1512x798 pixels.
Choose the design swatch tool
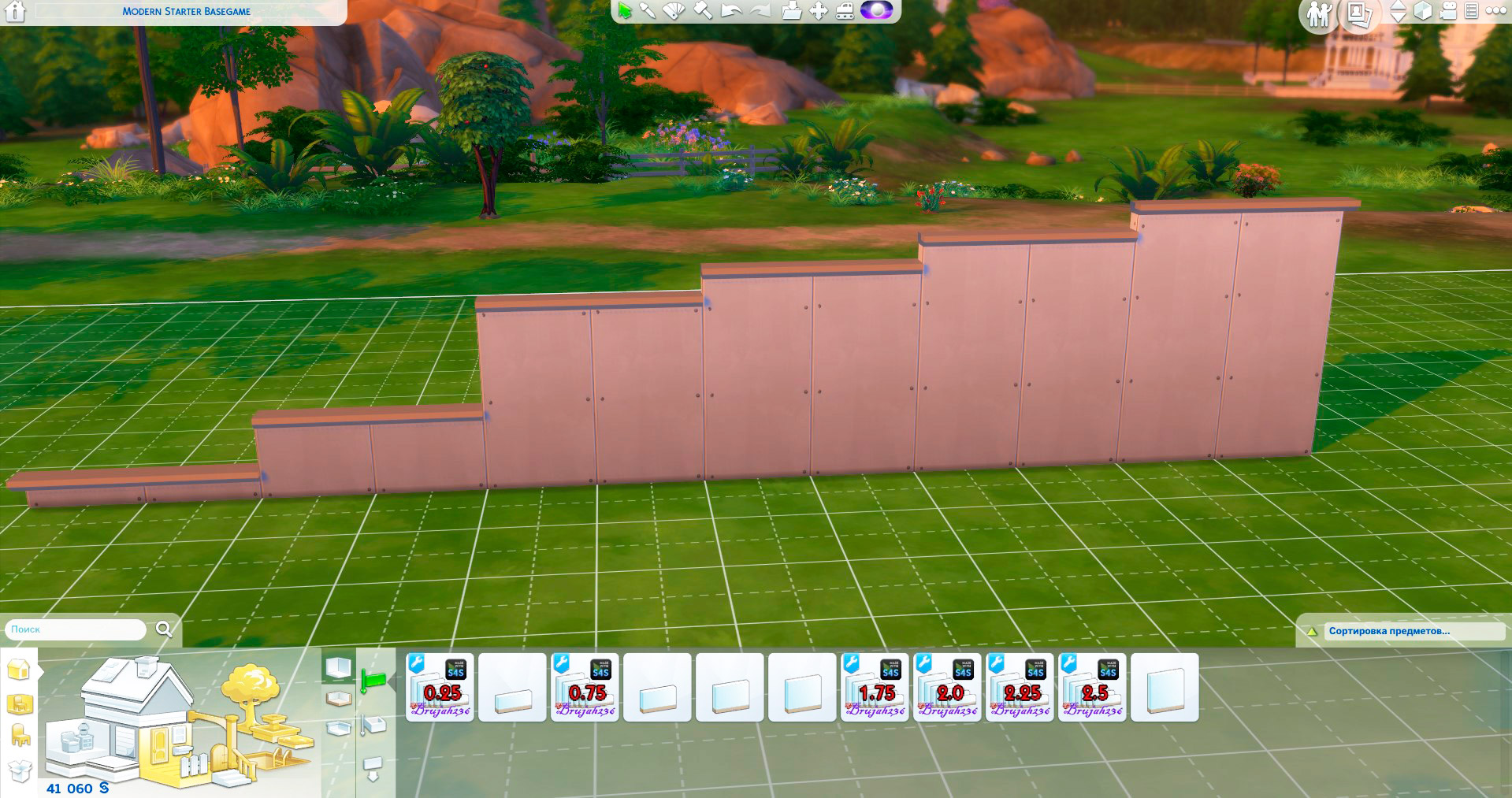click(674, 11)
